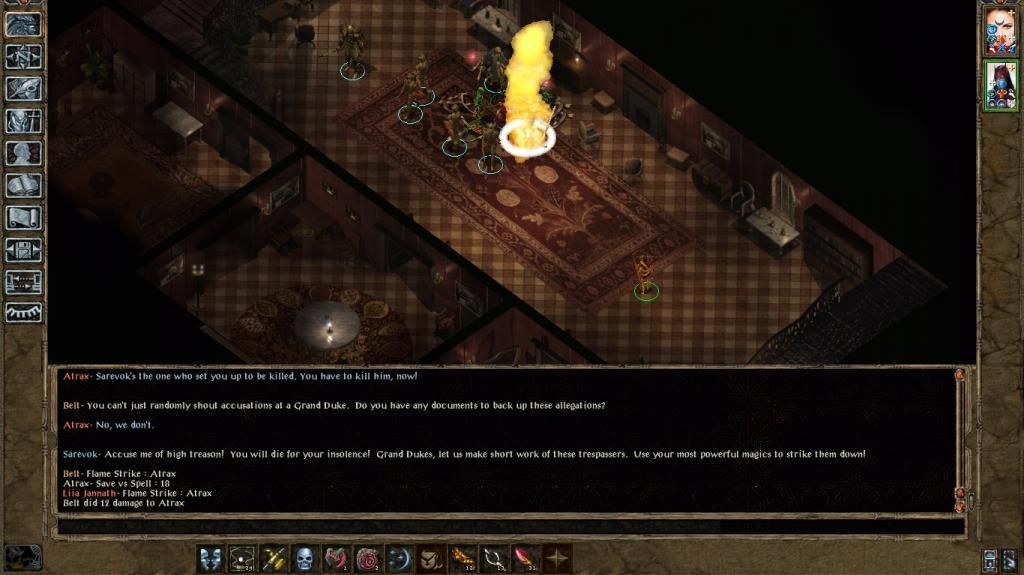
Task: Select the second party member portrait
Action: (1000, 86)
